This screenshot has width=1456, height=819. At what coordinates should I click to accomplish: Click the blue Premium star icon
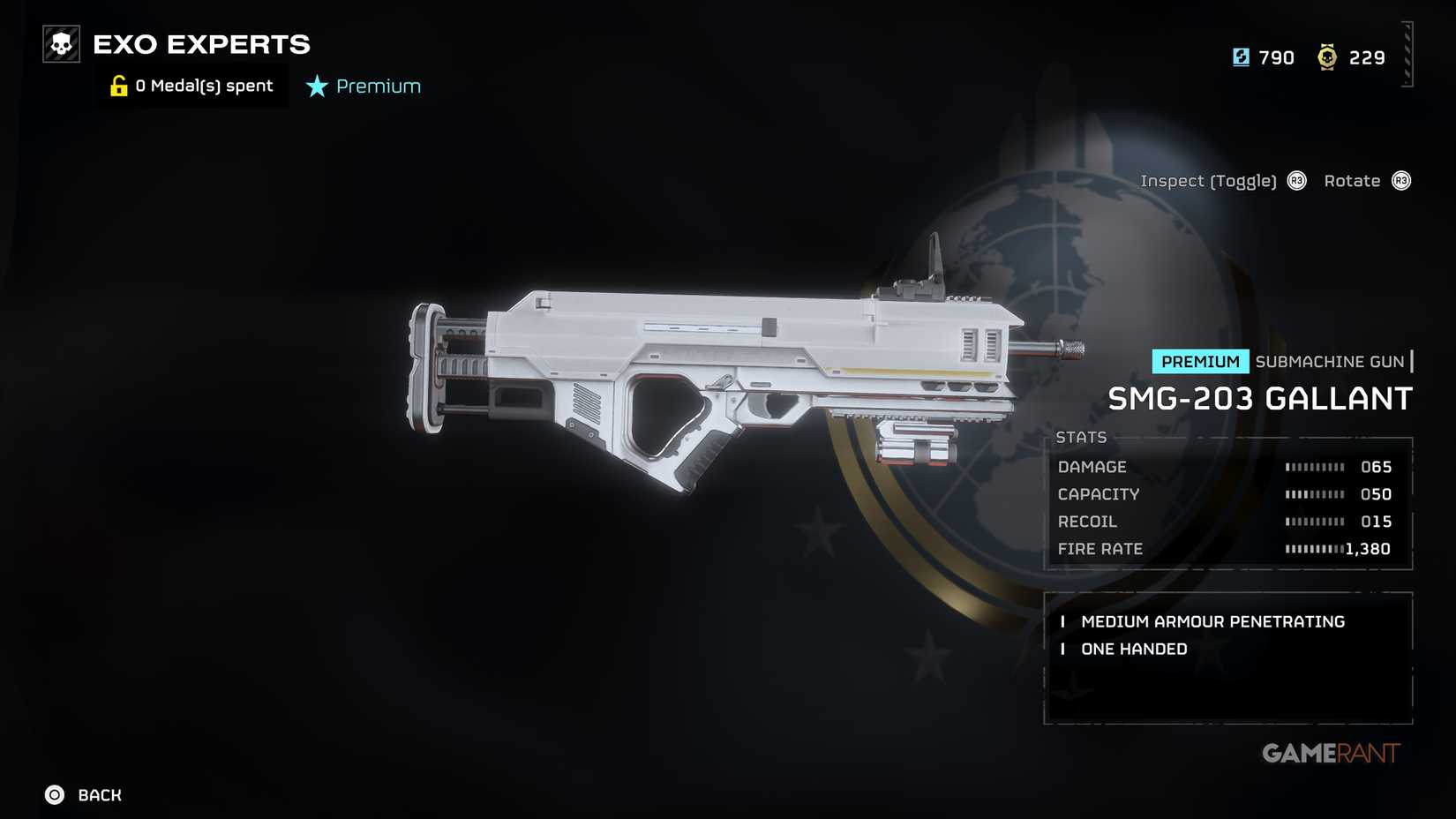[316, 86]
